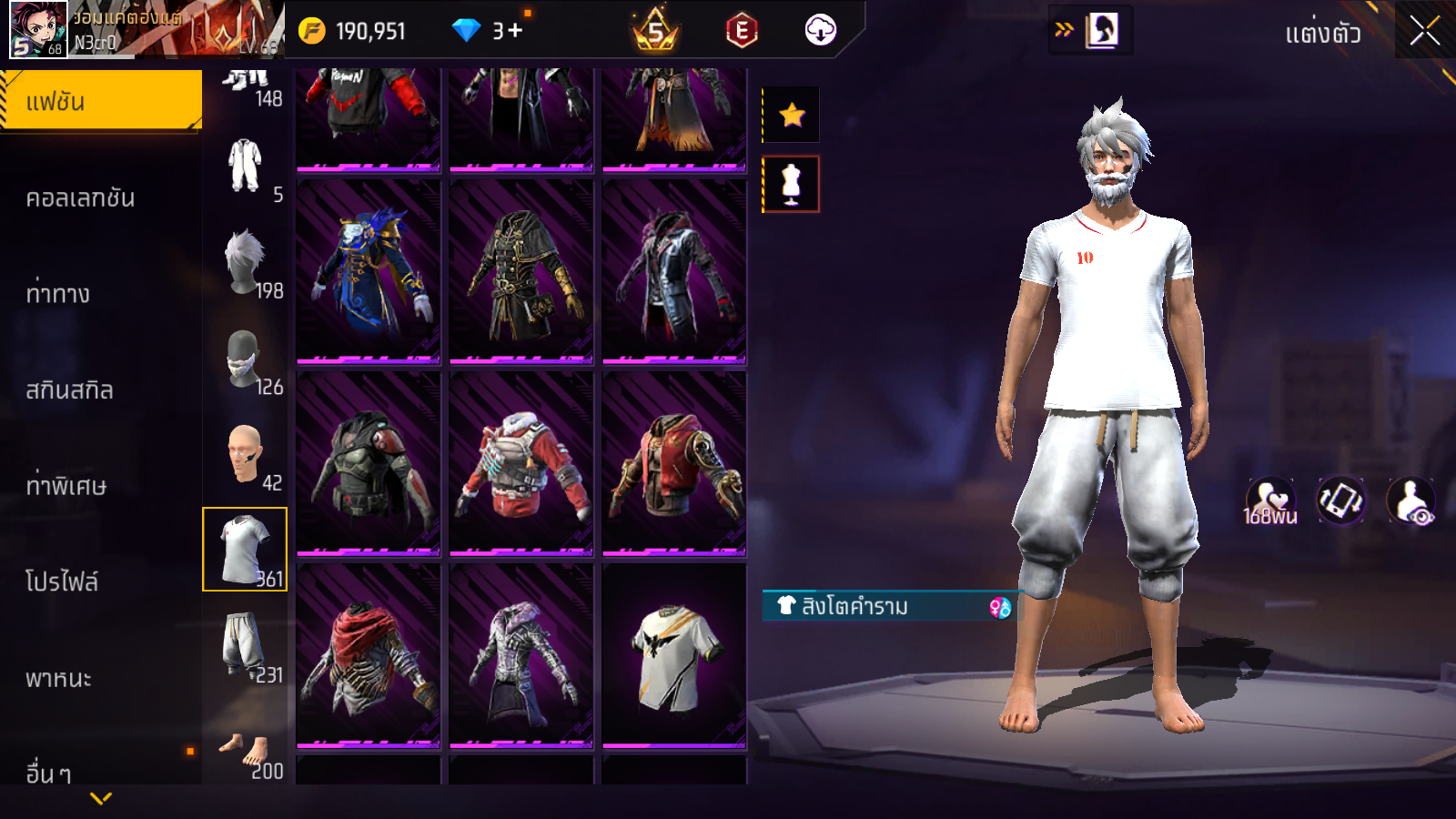This screenshot has height=819, width=1456.
Task: Open the ท่าทาง emotes tab
Action: pyautogui.click(x=58, y=294)
